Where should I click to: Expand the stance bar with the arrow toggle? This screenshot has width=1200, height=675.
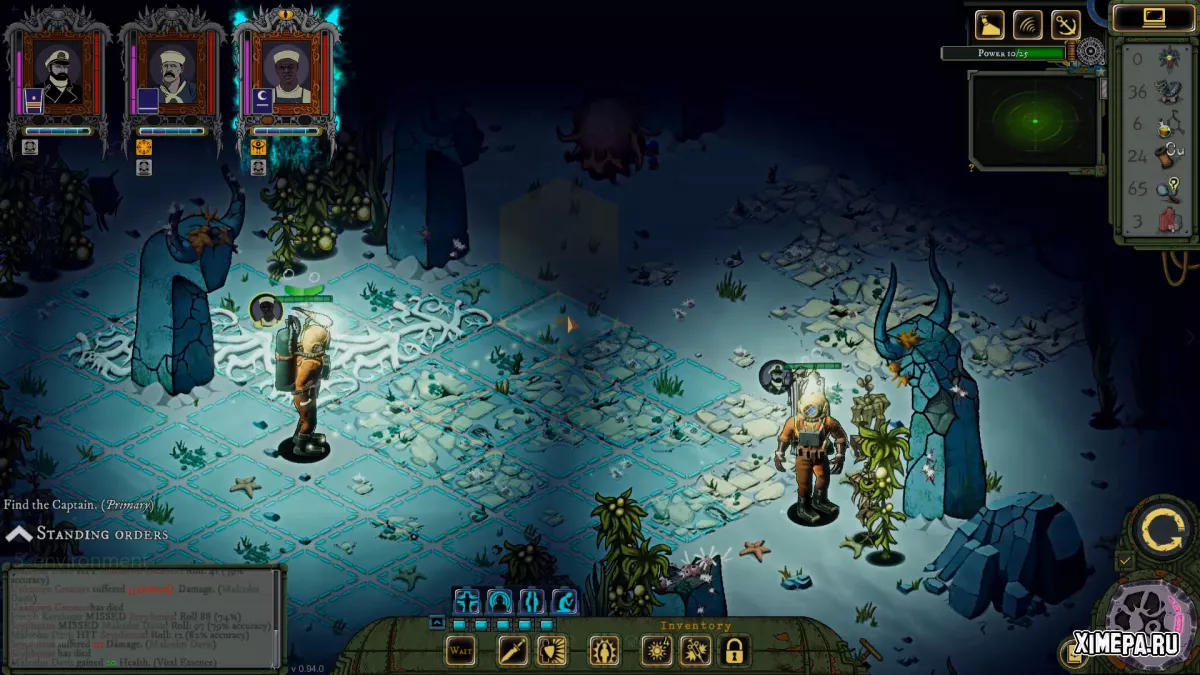[437, 622]
